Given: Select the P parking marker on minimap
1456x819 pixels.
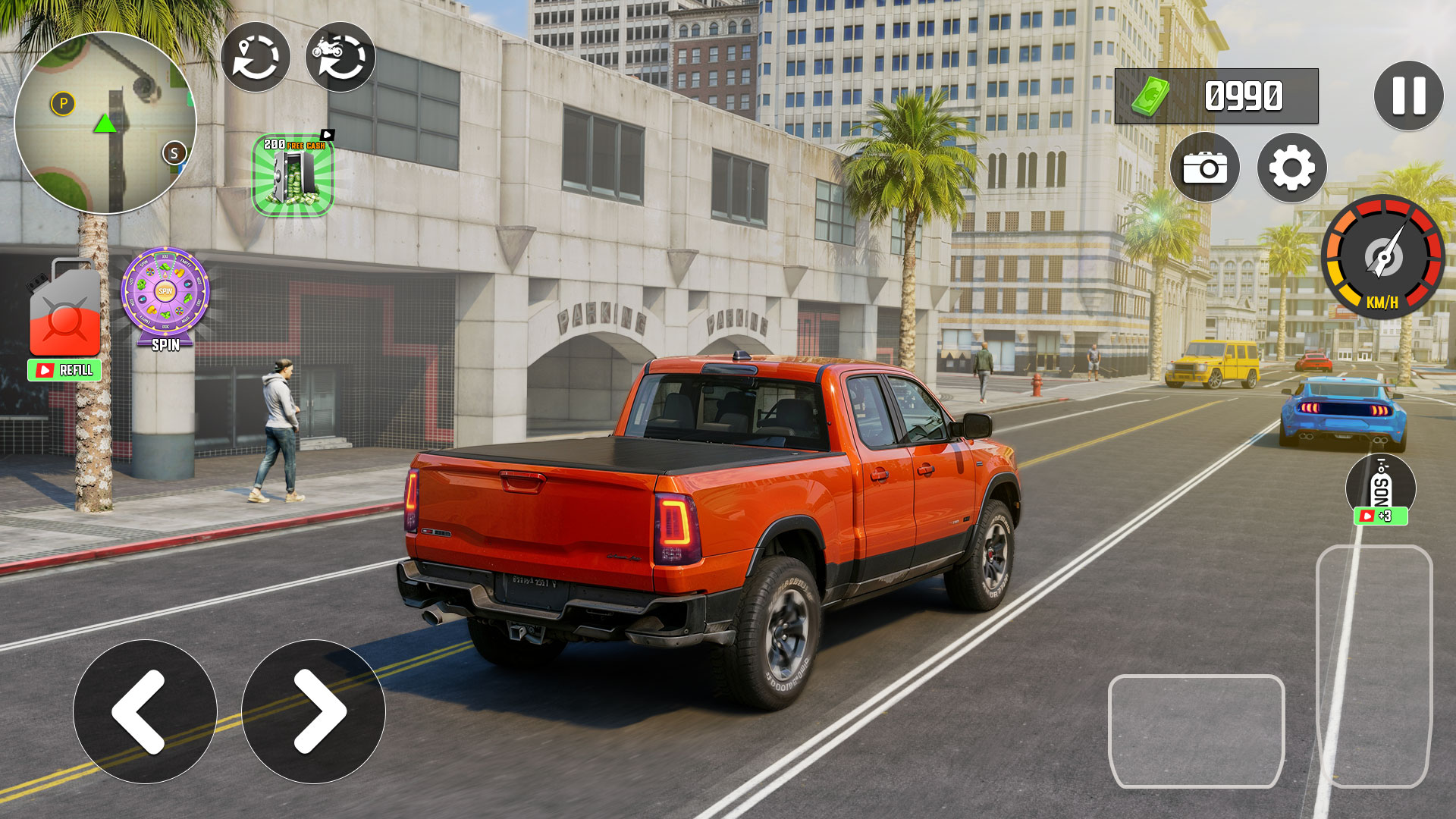Looking at the screenshot, I should (x=63, y=103).
